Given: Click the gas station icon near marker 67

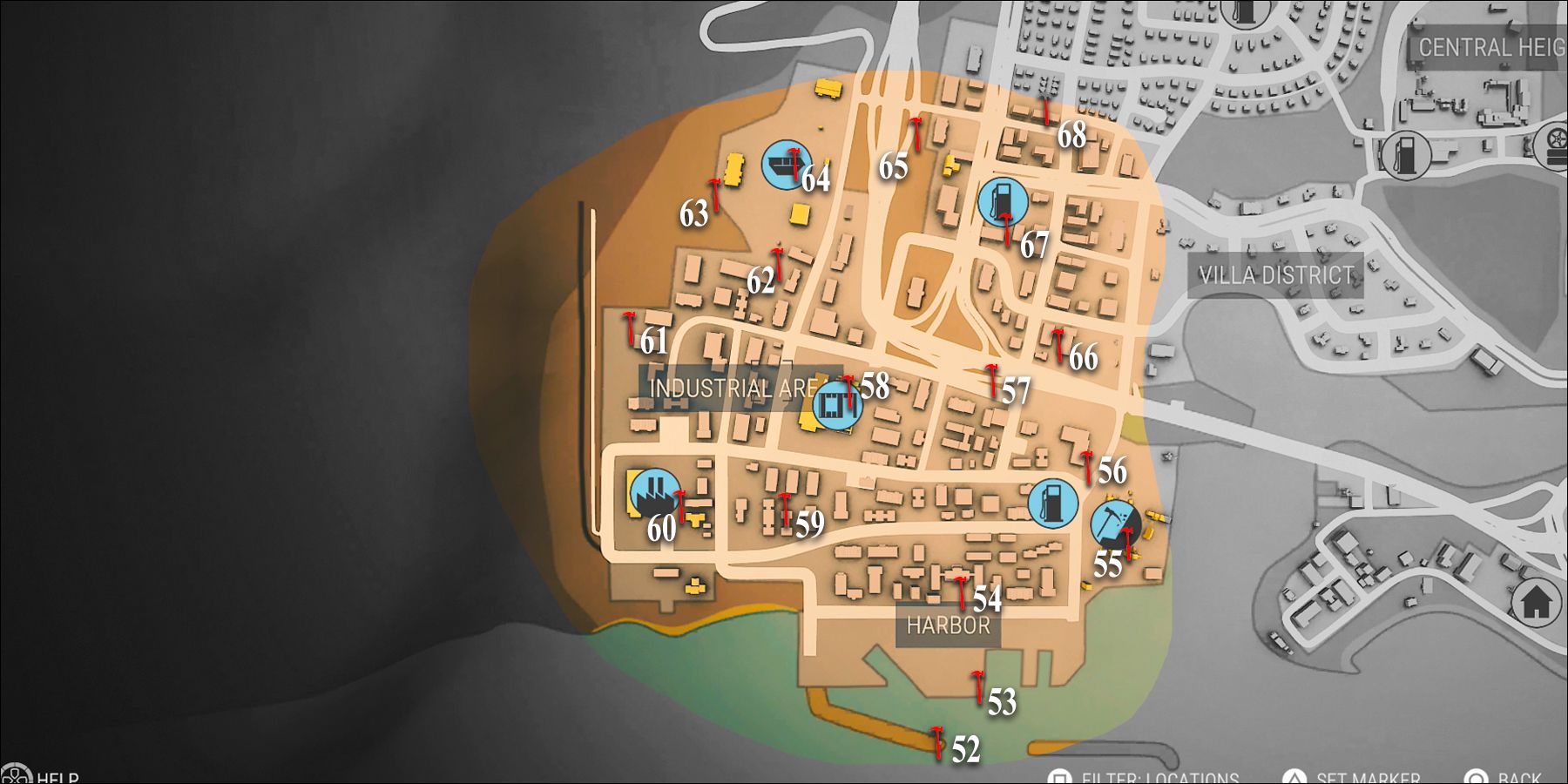Looking at the screenshot, I should [1002, 202].
